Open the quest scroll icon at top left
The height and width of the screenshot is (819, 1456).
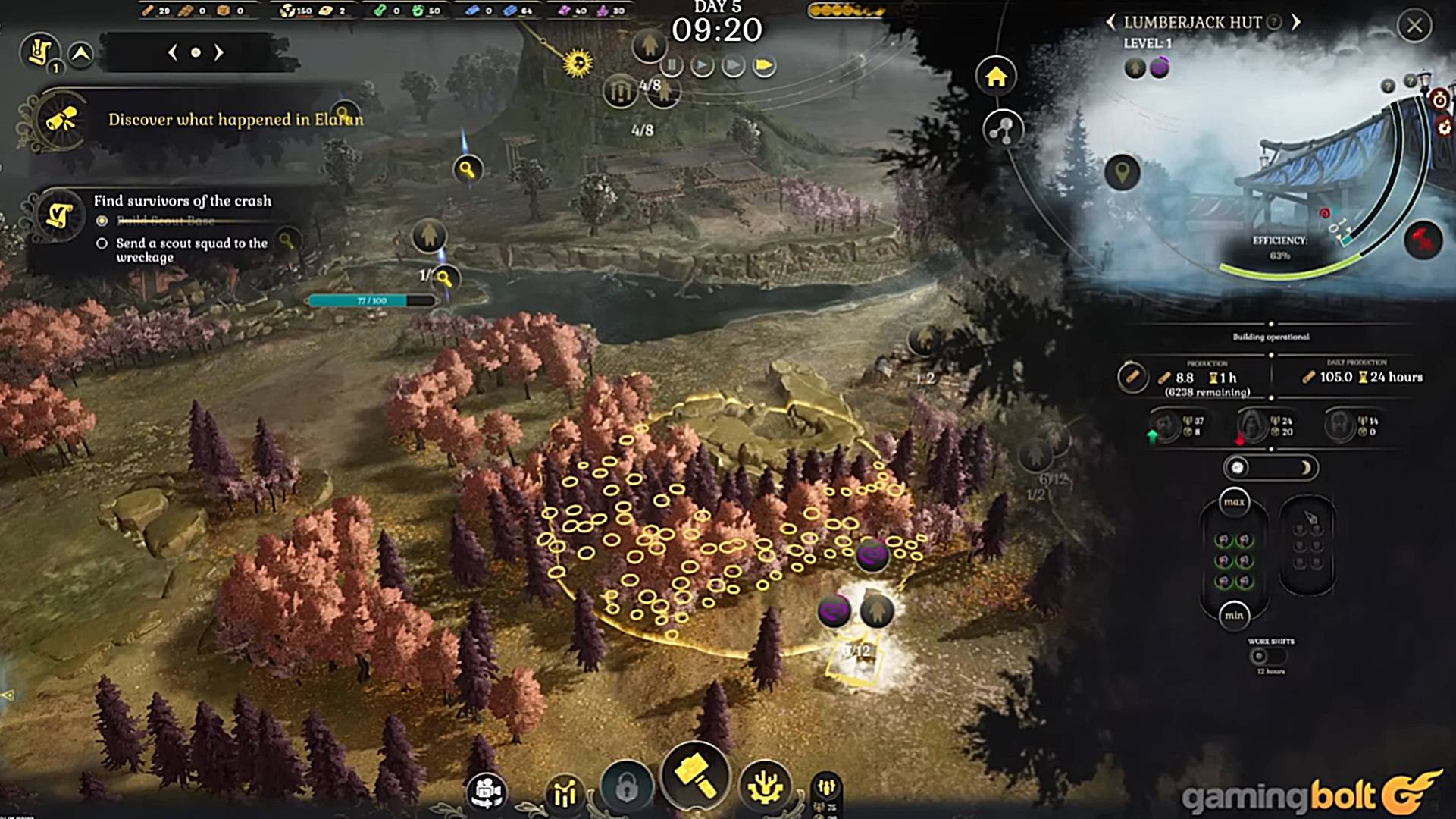39,52
